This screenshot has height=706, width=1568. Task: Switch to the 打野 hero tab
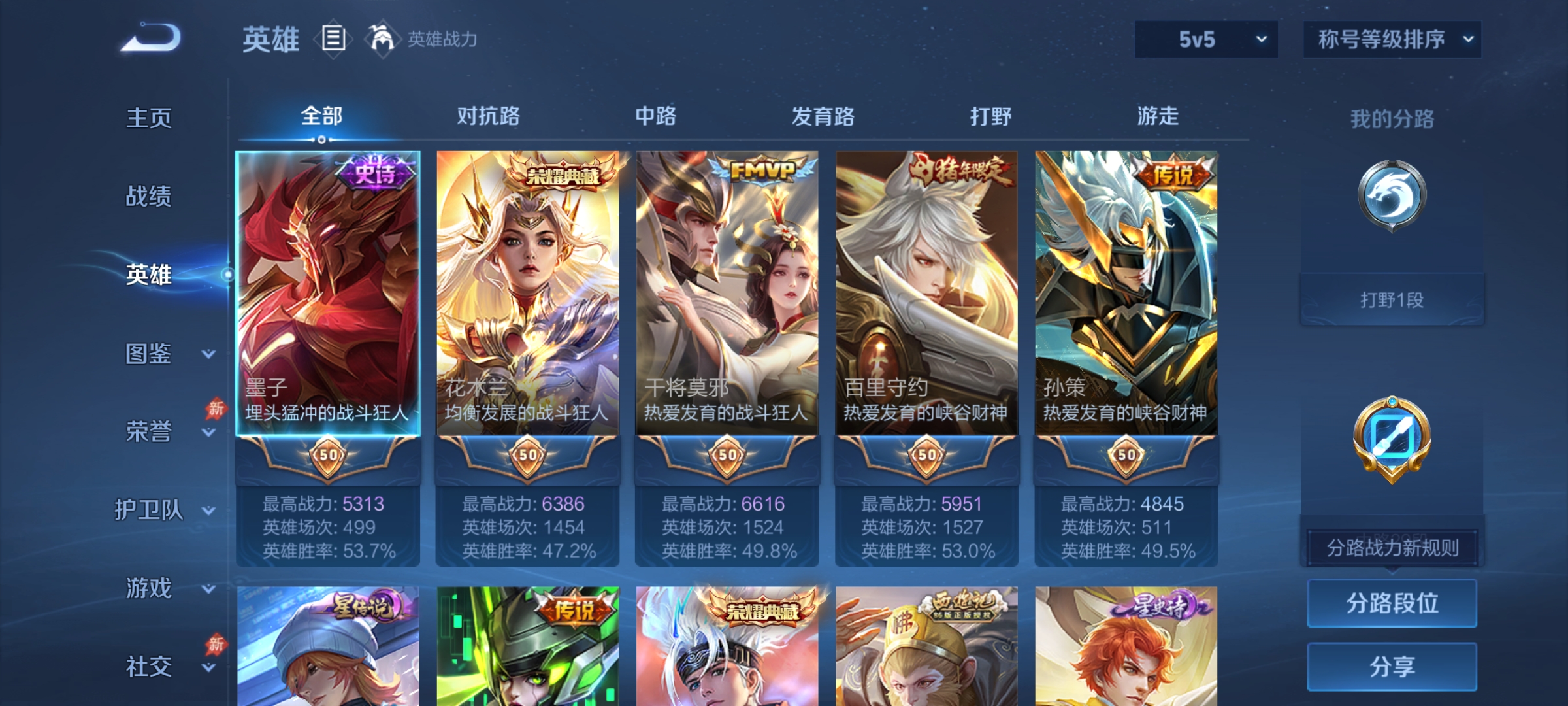pos(989,116)
